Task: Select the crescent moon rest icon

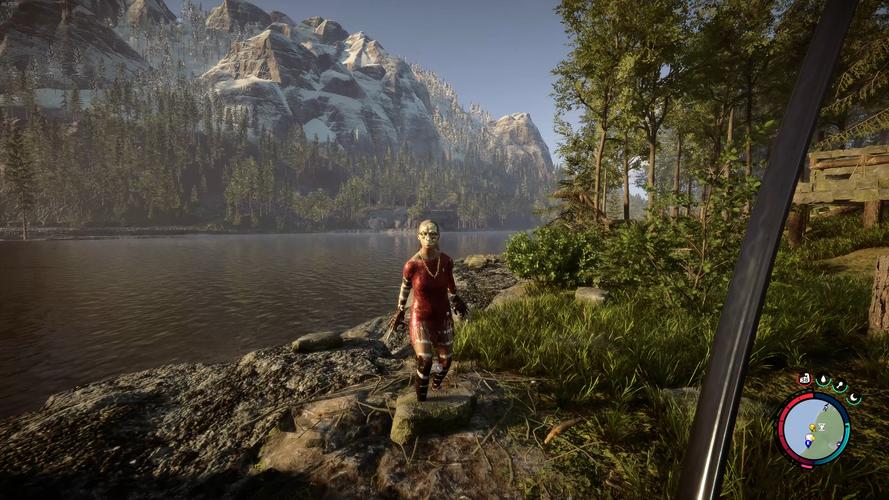Action: click(x=854, y=397)
